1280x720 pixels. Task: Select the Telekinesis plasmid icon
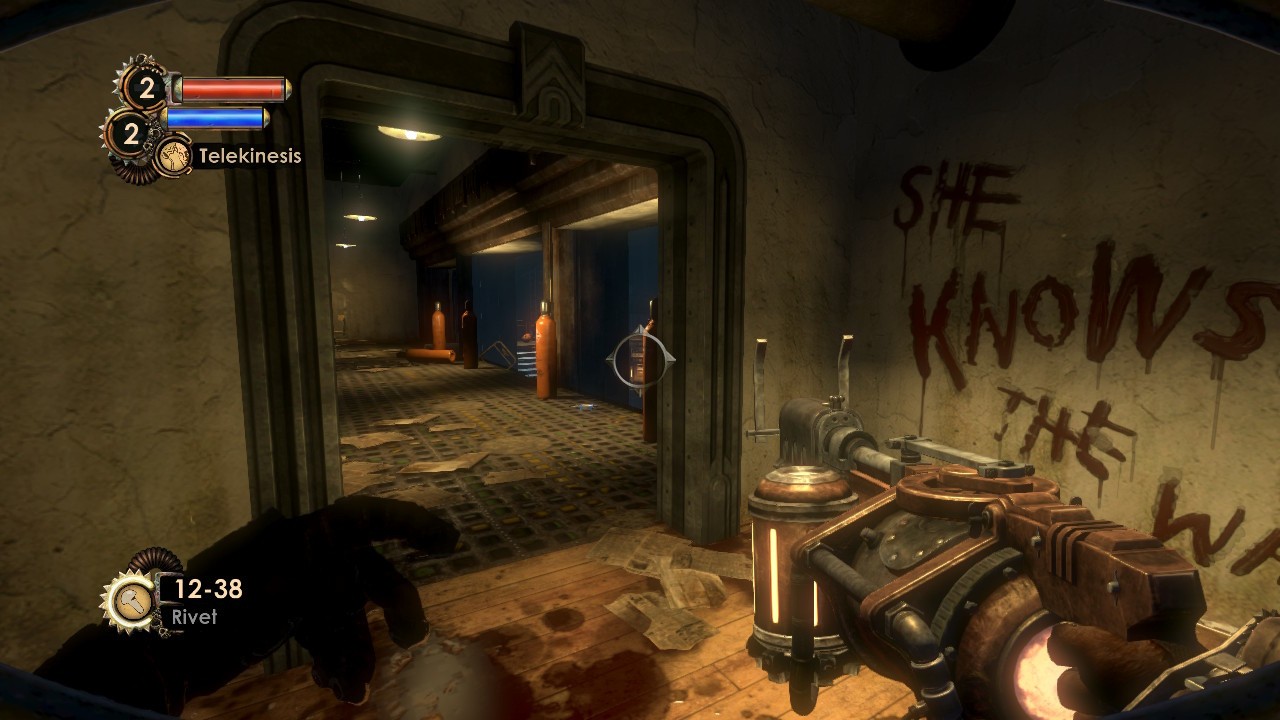pos(175,156)
